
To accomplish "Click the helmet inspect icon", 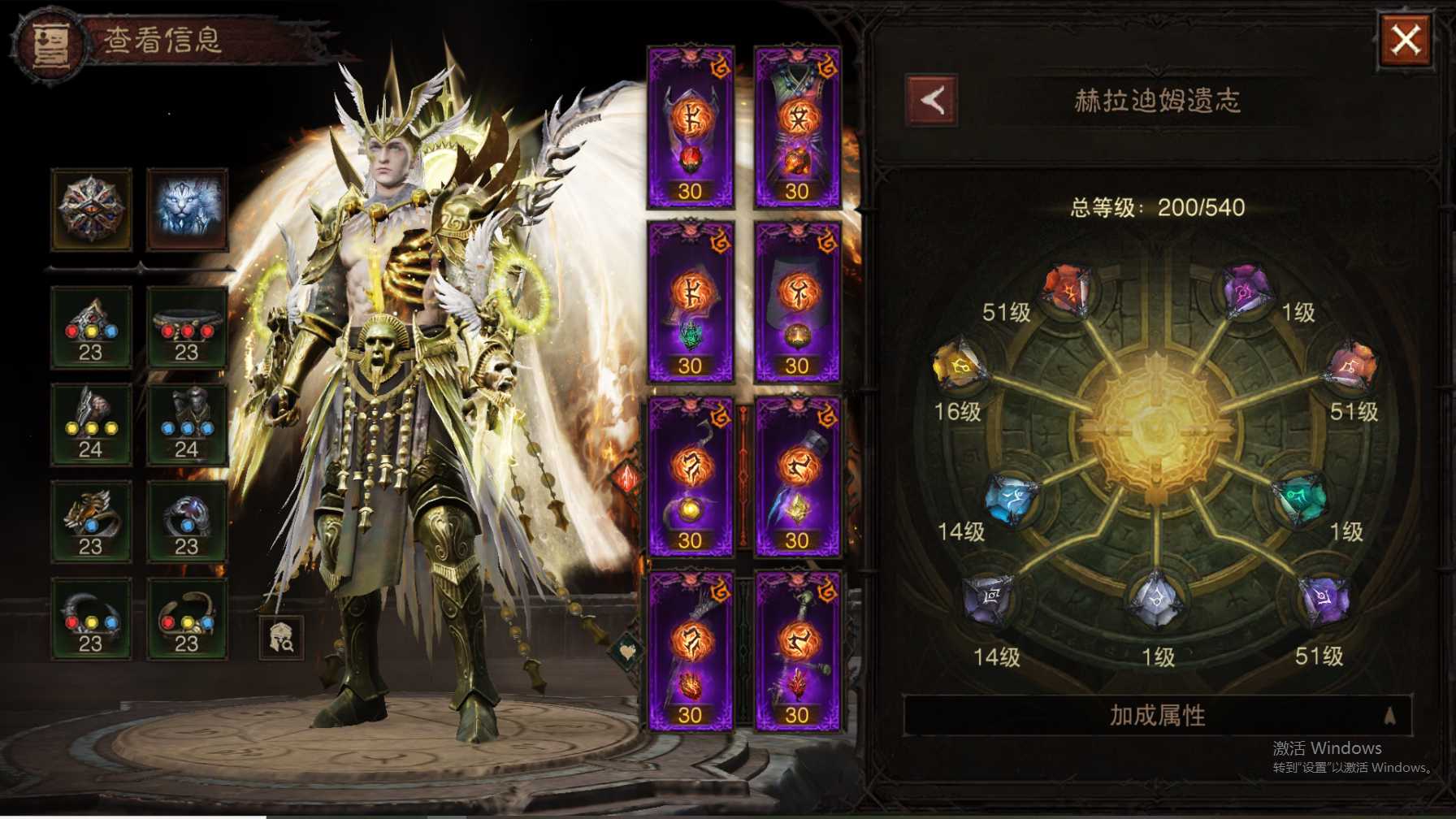I will [x=281, y=637].
